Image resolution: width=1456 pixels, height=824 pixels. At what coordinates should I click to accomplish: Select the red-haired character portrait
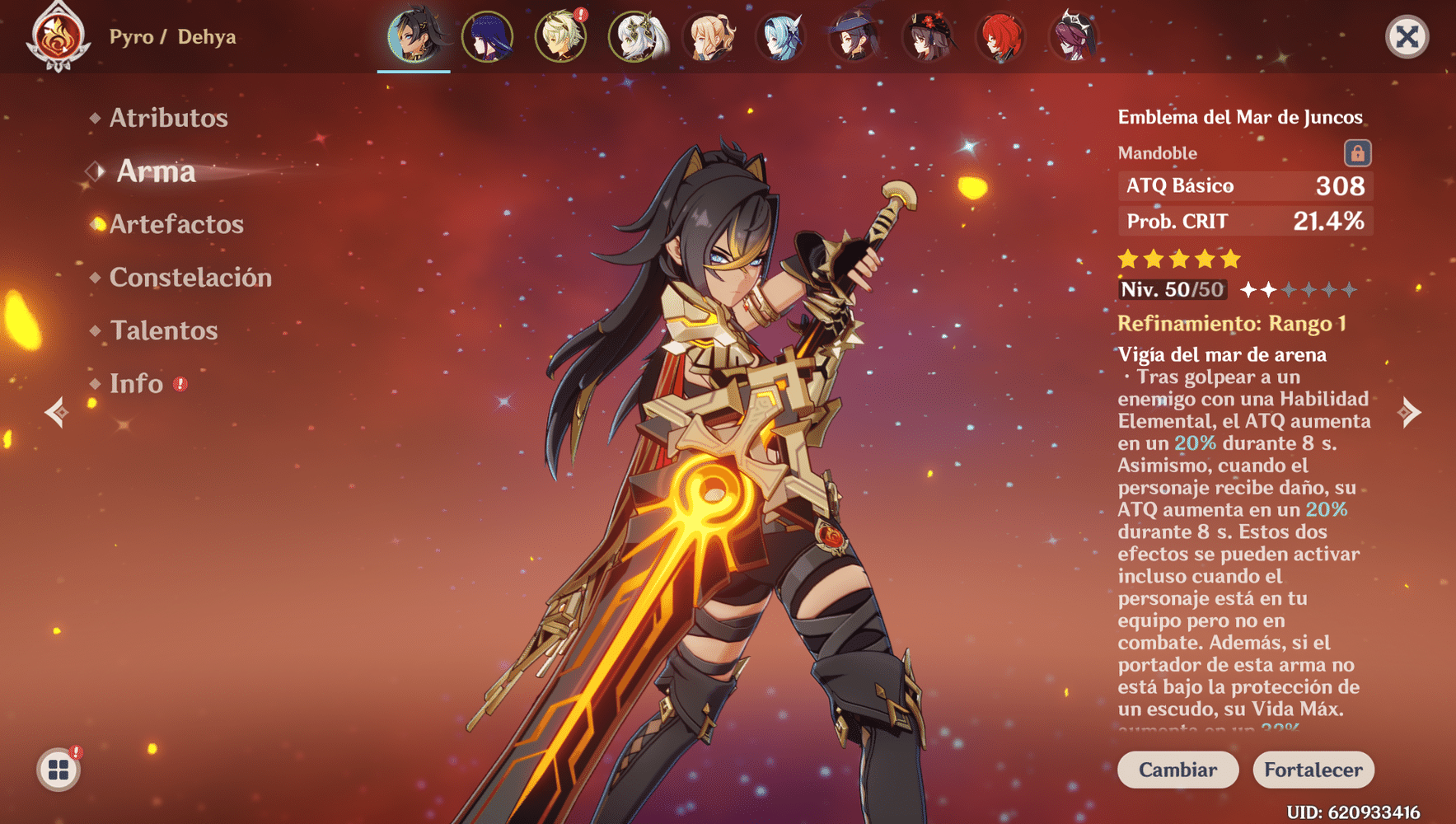[1002, 37]
